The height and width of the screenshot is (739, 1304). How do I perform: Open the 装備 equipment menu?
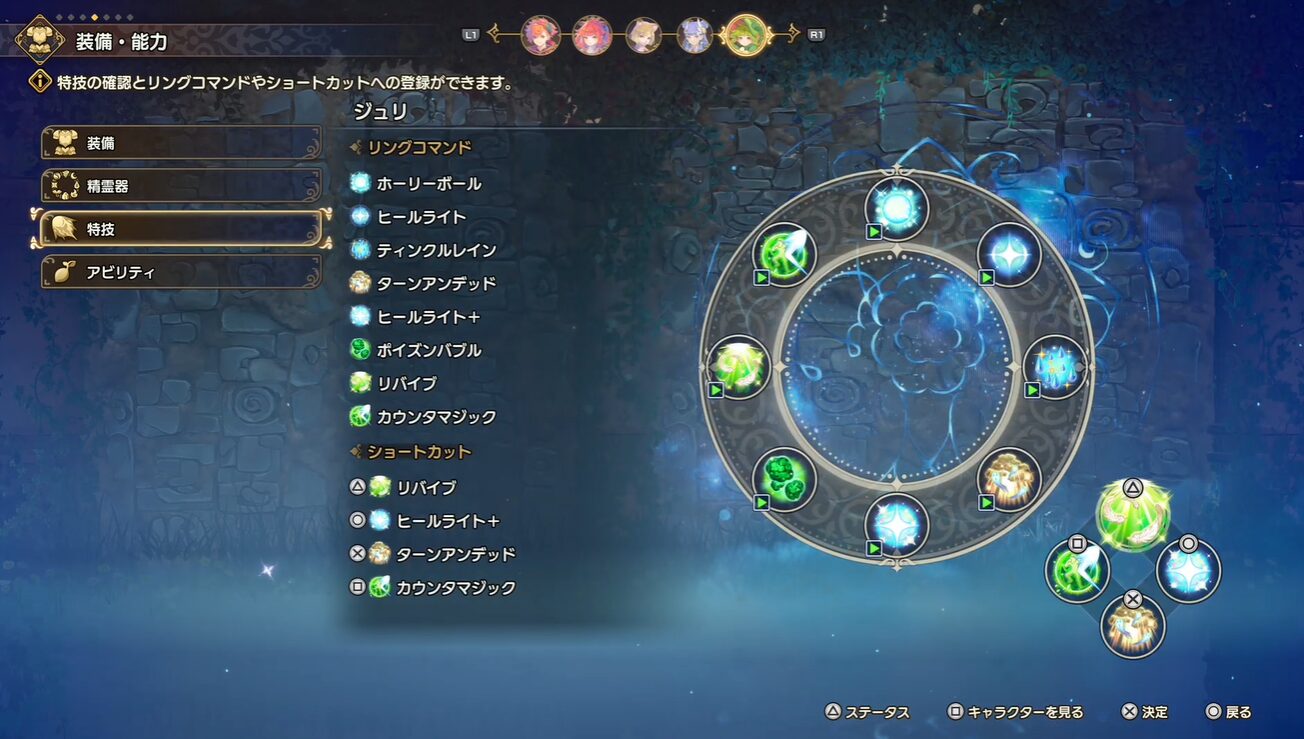point(181,143)
